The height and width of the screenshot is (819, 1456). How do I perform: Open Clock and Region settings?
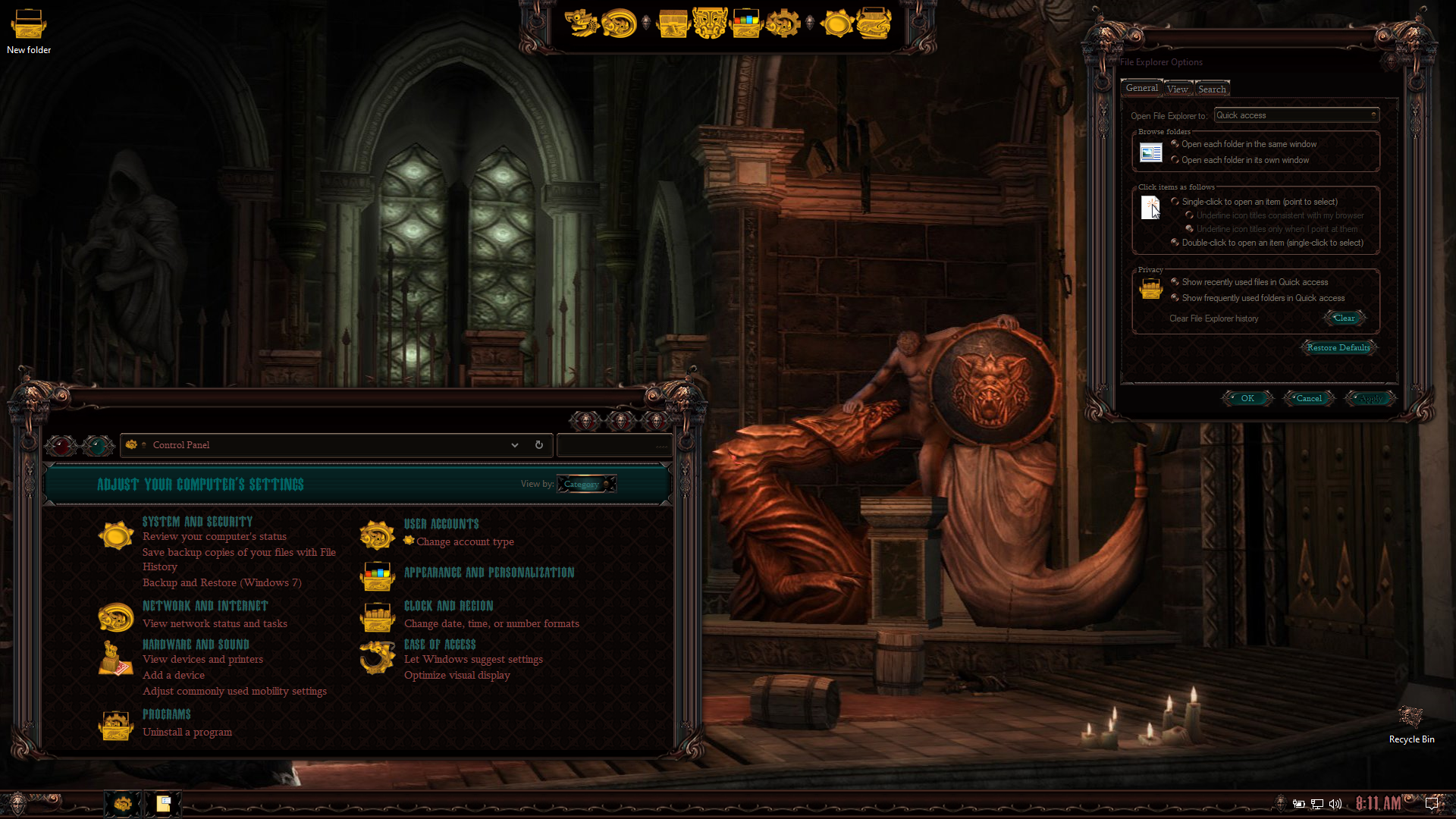click(x=448, y=606)
